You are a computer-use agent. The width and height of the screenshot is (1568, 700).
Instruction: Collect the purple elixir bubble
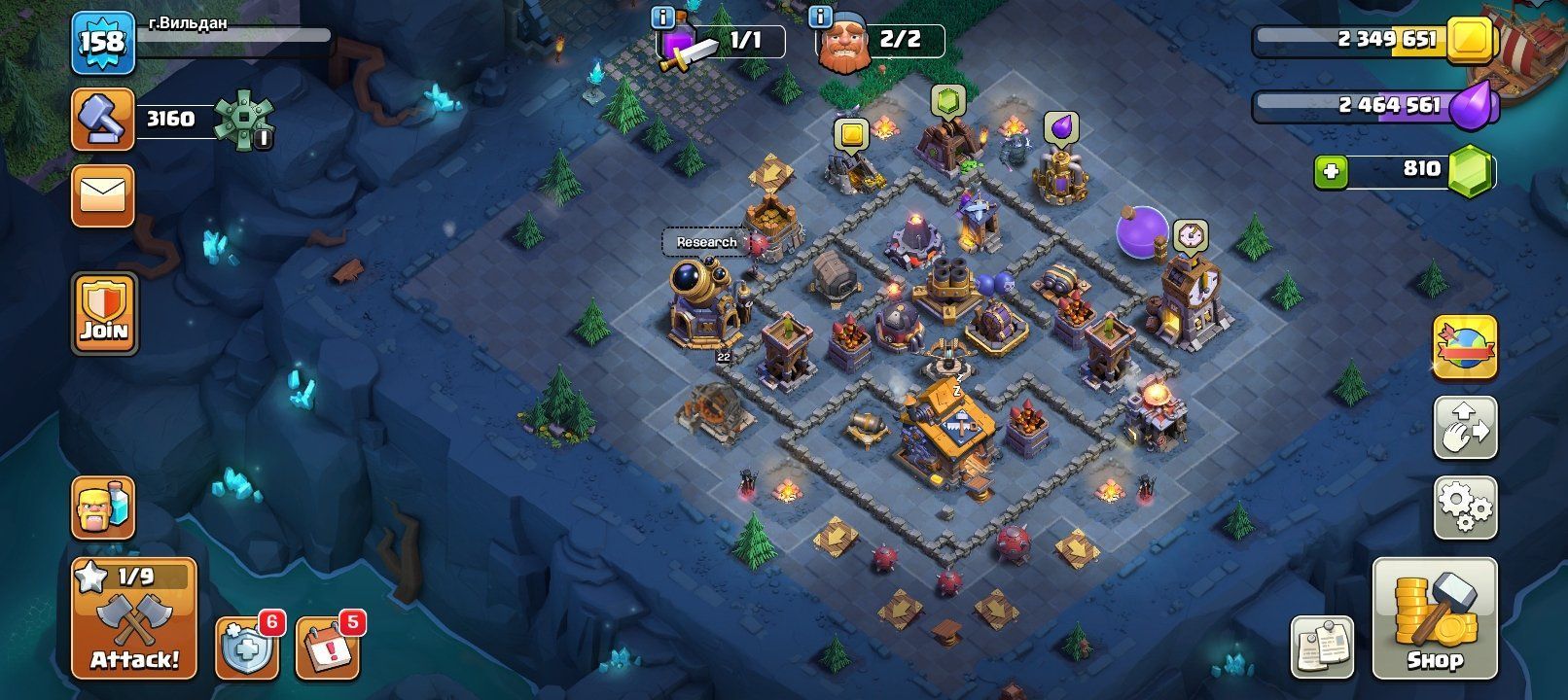[1060, 128]
